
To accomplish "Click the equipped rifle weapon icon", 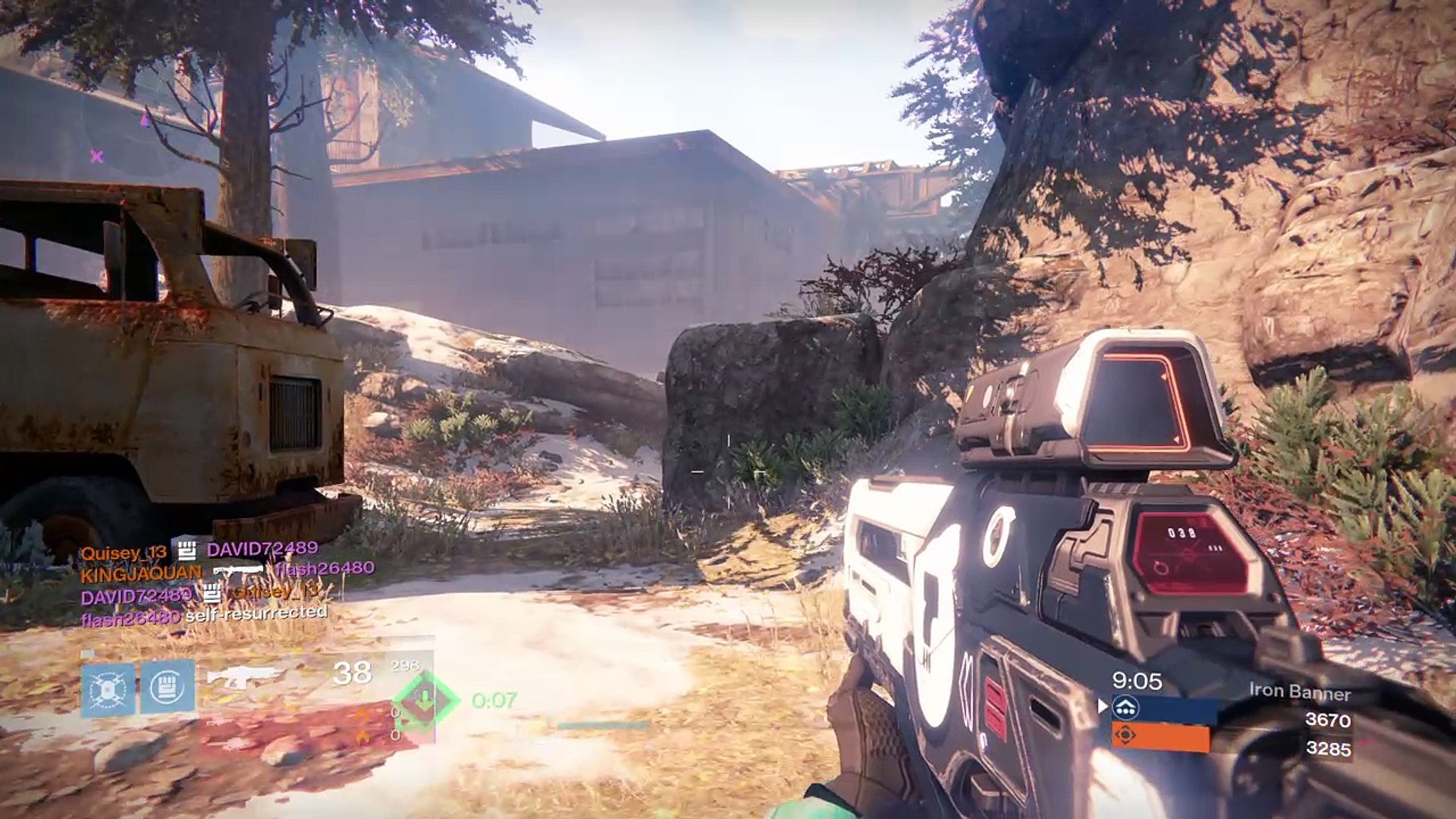I will [x=241, y=676].
